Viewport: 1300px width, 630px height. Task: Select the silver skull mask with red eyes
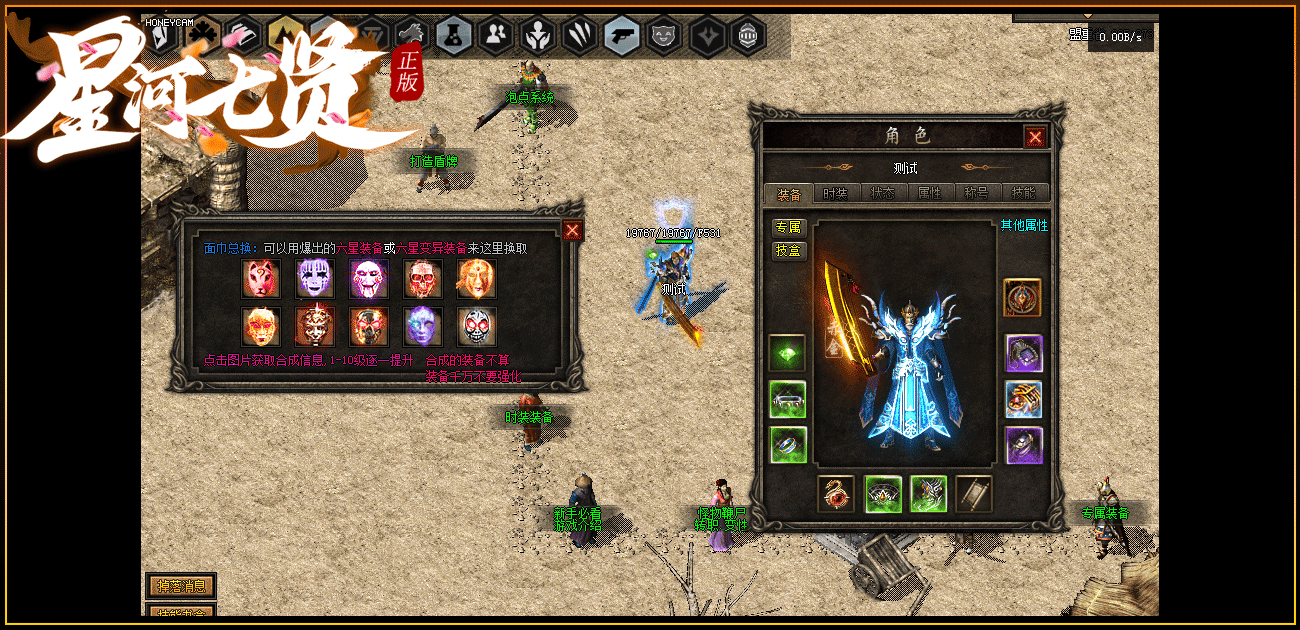coord(477,326)
